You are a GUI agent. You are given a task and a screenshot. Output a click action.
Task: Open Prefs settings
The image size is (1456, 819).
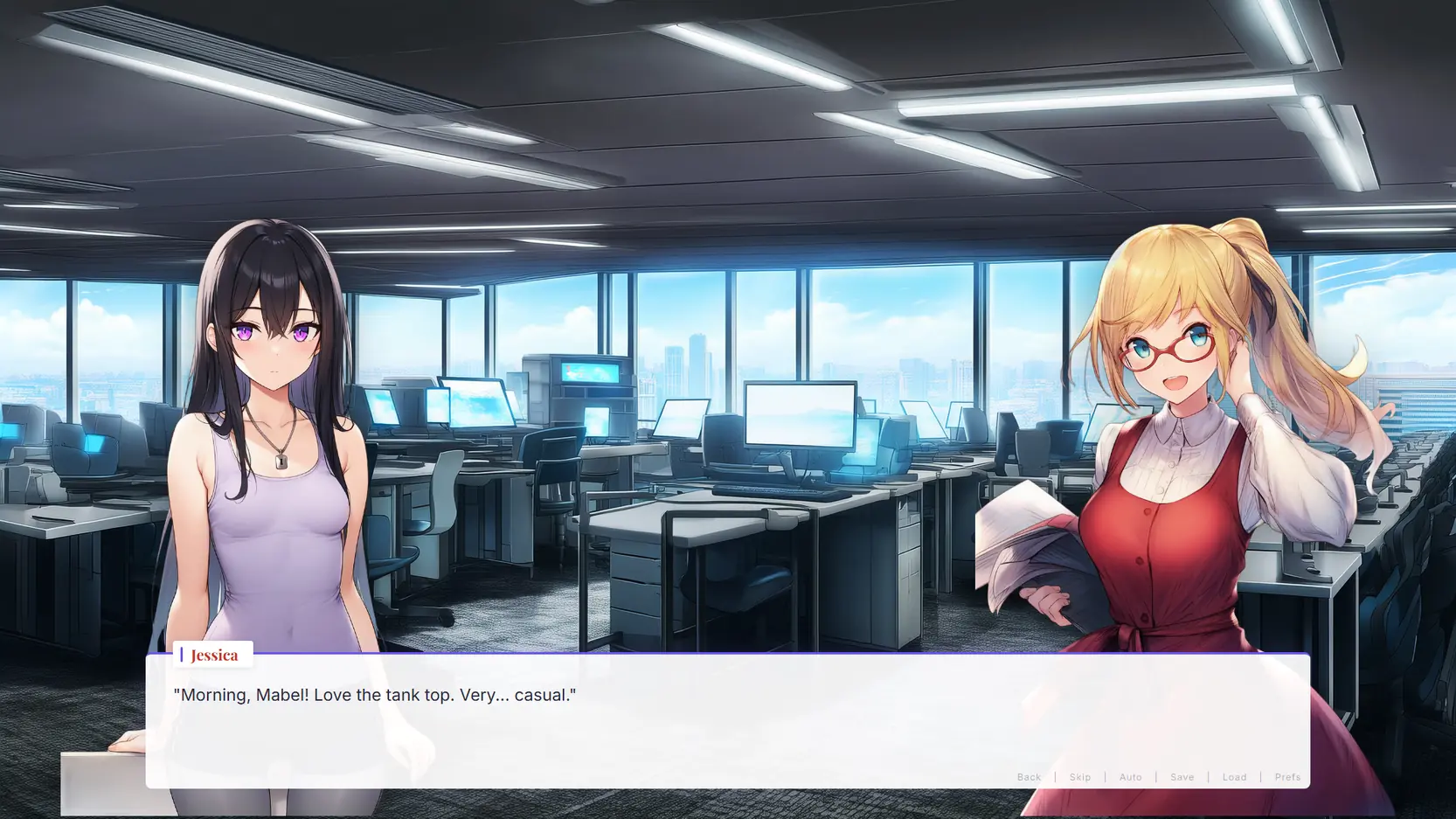[1287, 777]
